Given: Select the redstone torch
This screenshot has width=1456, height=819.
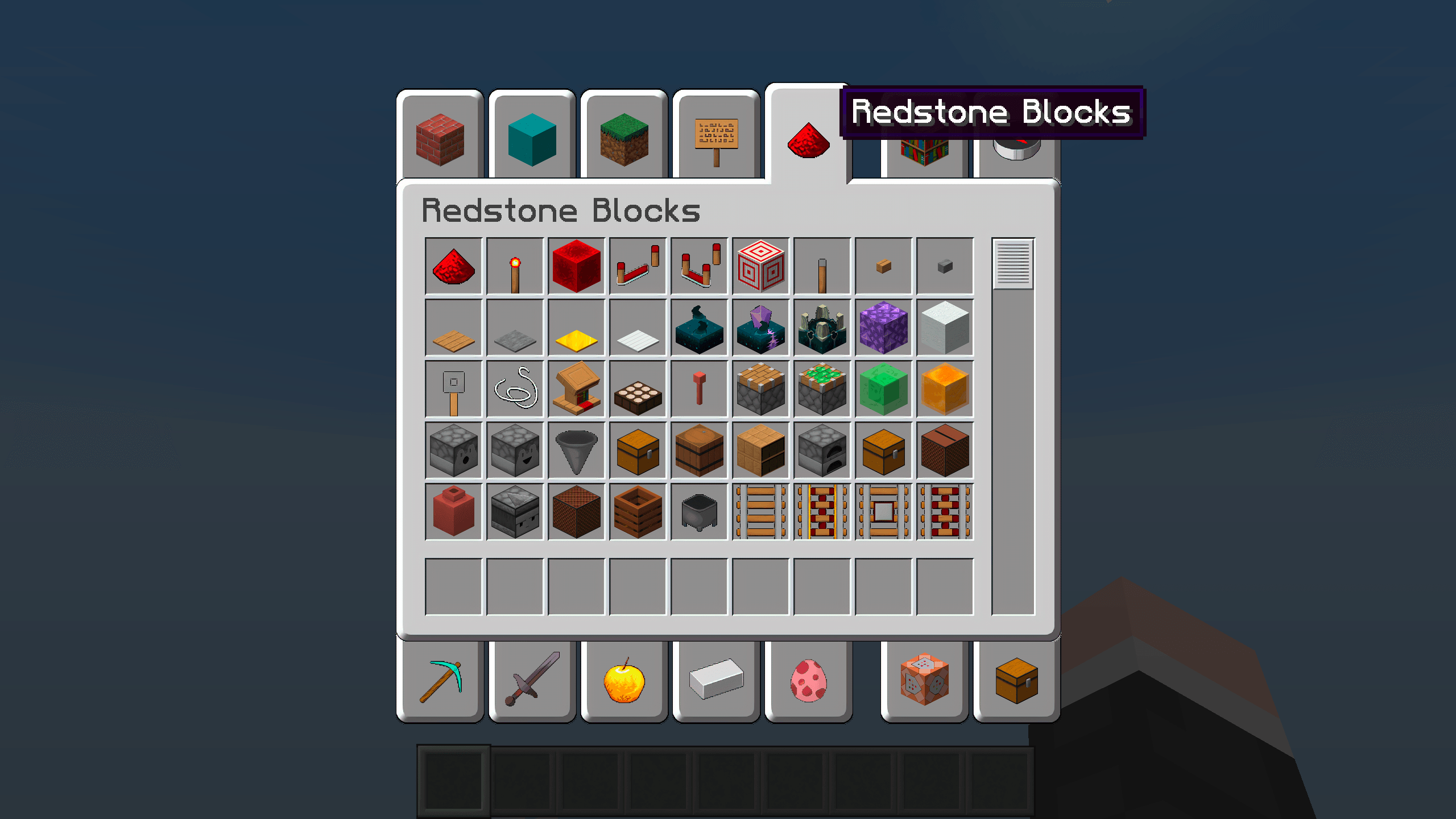Looking at the screenshot, I should pyautogui.click(x=515, y=266).
